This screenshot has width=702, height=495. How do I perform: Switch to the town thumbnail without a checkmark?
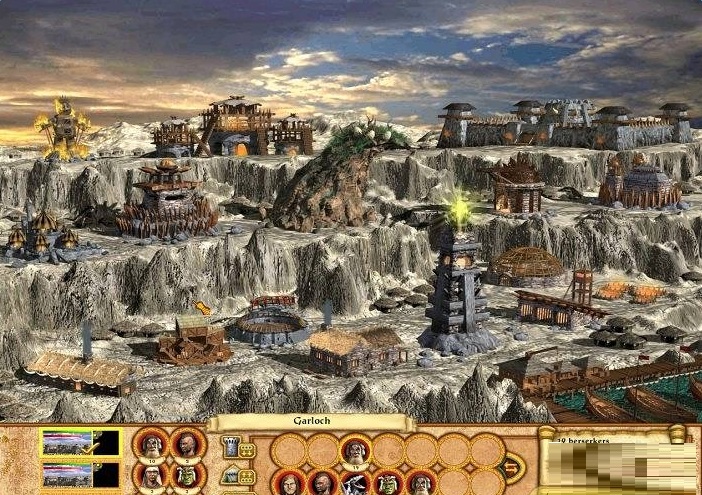pos(80,474)
